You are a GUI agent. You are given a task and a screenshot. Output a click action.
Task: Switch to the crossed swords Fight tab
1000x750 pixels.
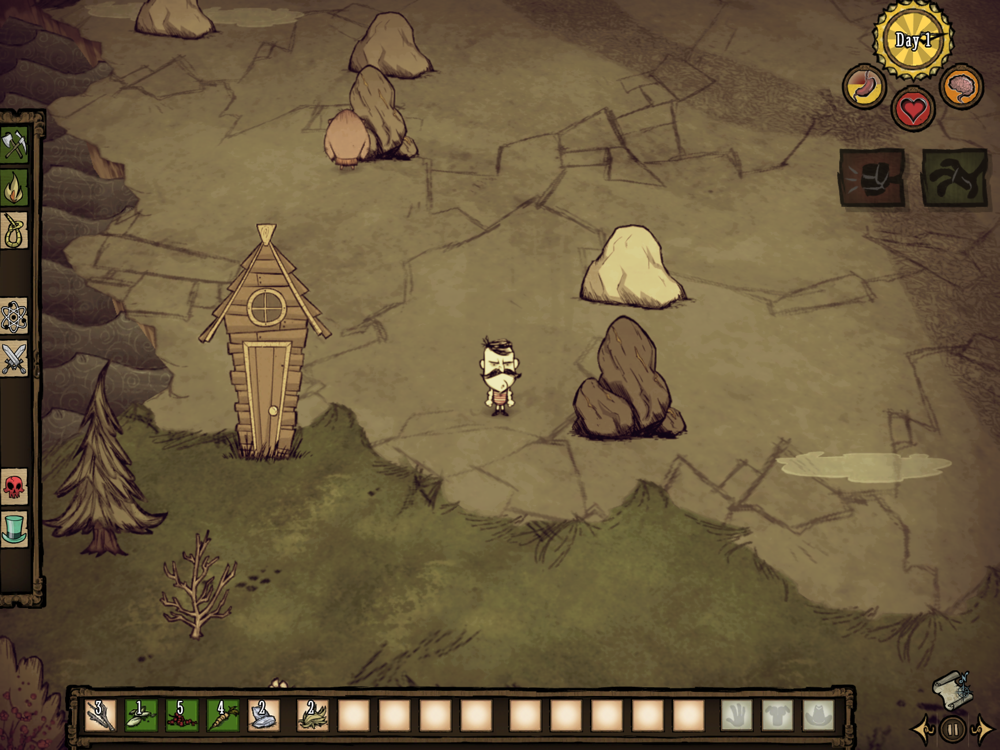point(14,358)
